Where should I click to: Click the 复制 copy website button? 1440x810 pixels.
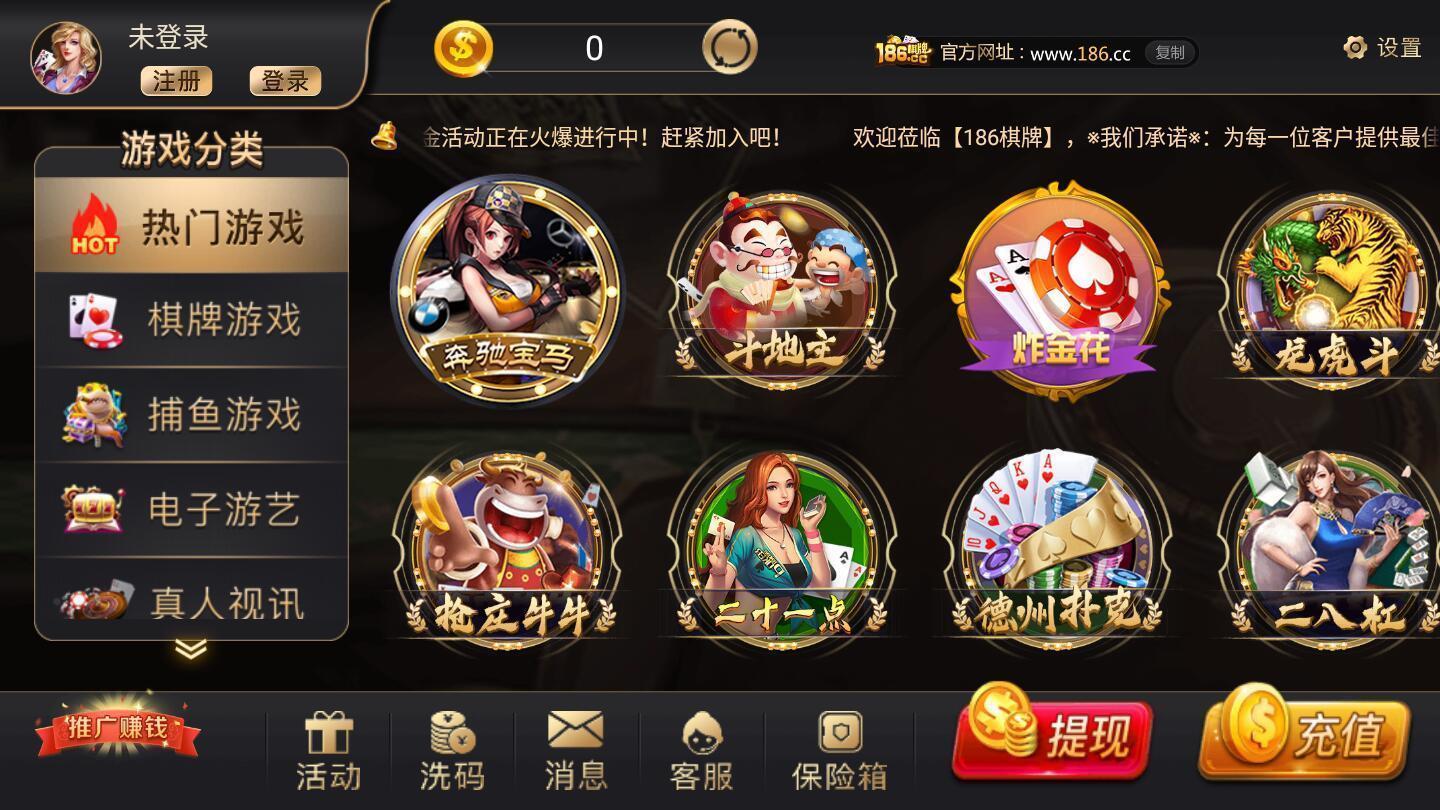[1169, 53]
